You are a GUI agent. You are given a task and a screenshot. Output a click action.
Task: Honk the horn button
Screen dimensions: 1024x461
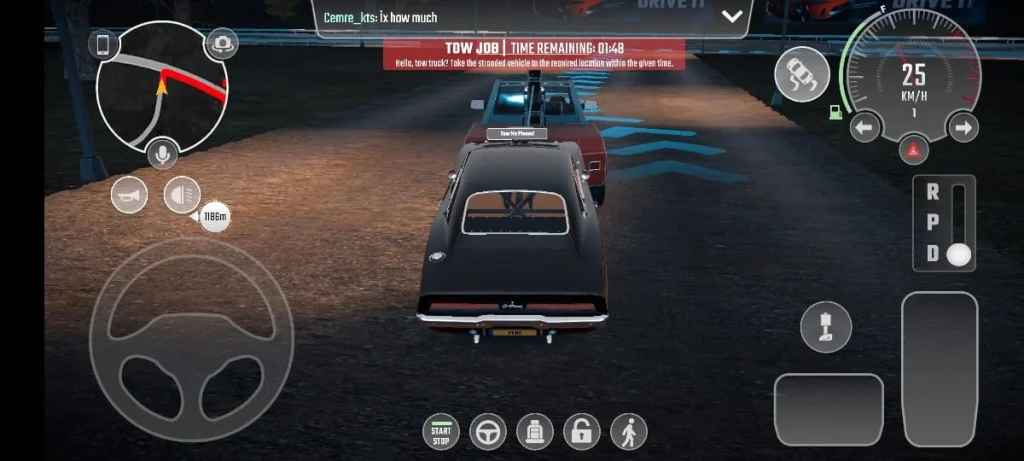(x=129, y=194)
